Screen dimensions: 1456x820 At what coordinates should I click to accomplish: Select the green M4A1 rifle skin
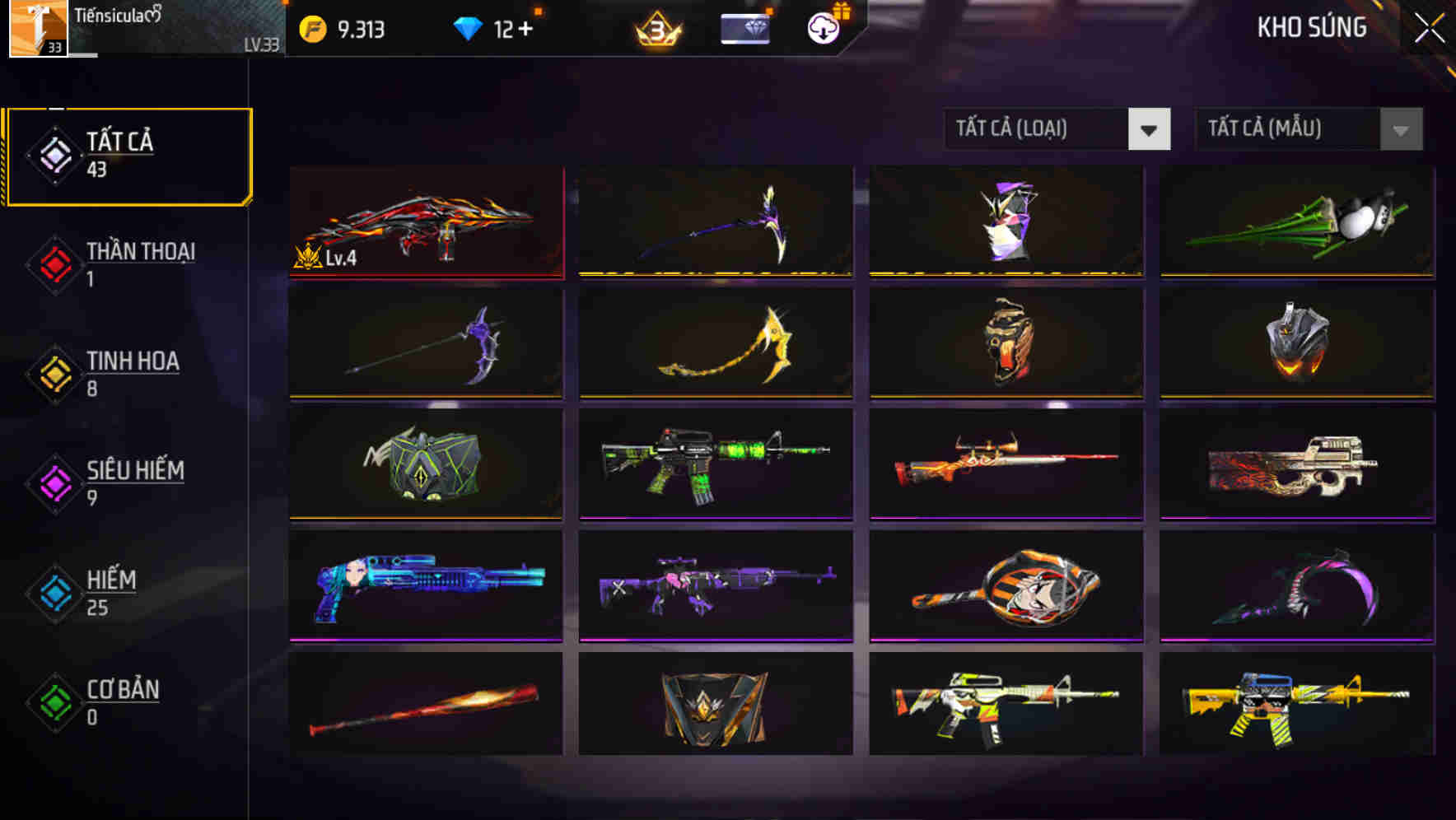coord(715,465)
